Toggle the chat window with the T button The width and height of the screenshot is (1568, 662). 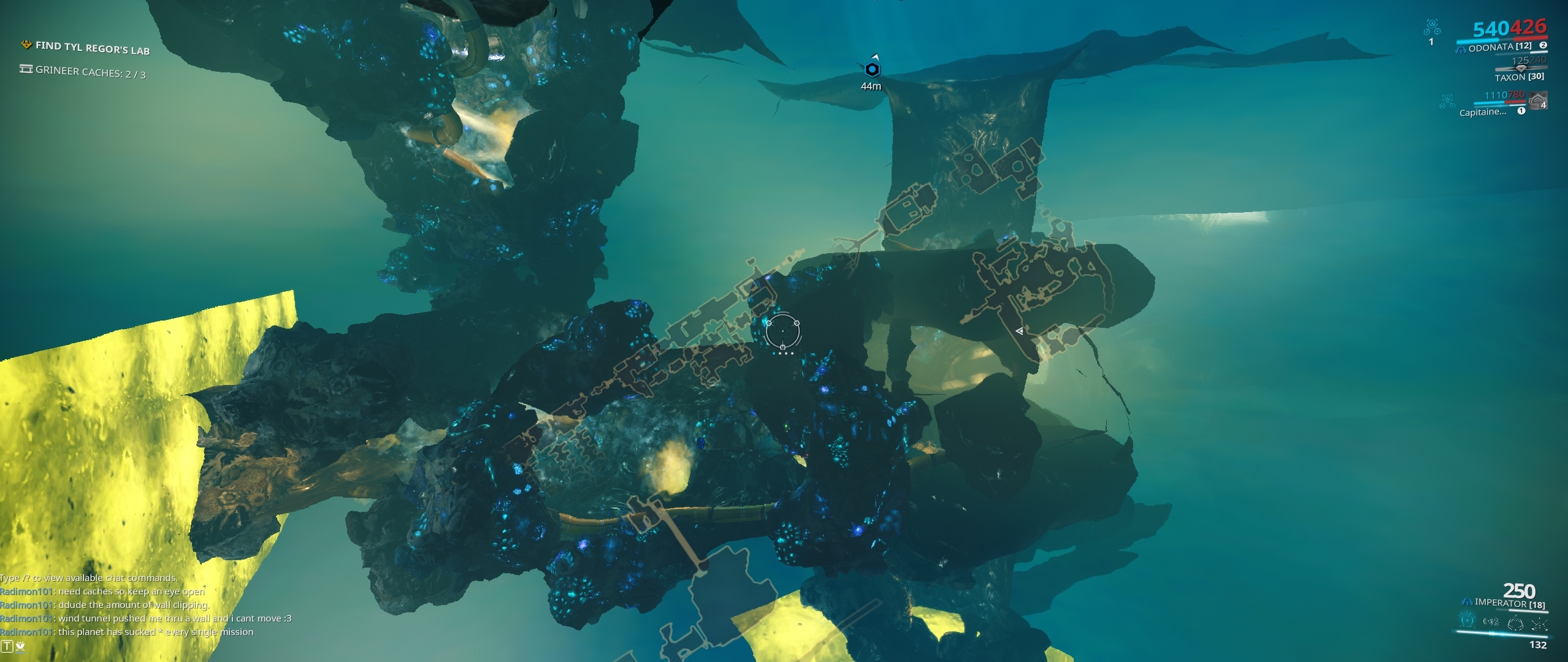pyautogui.click(x=7, y=646)
